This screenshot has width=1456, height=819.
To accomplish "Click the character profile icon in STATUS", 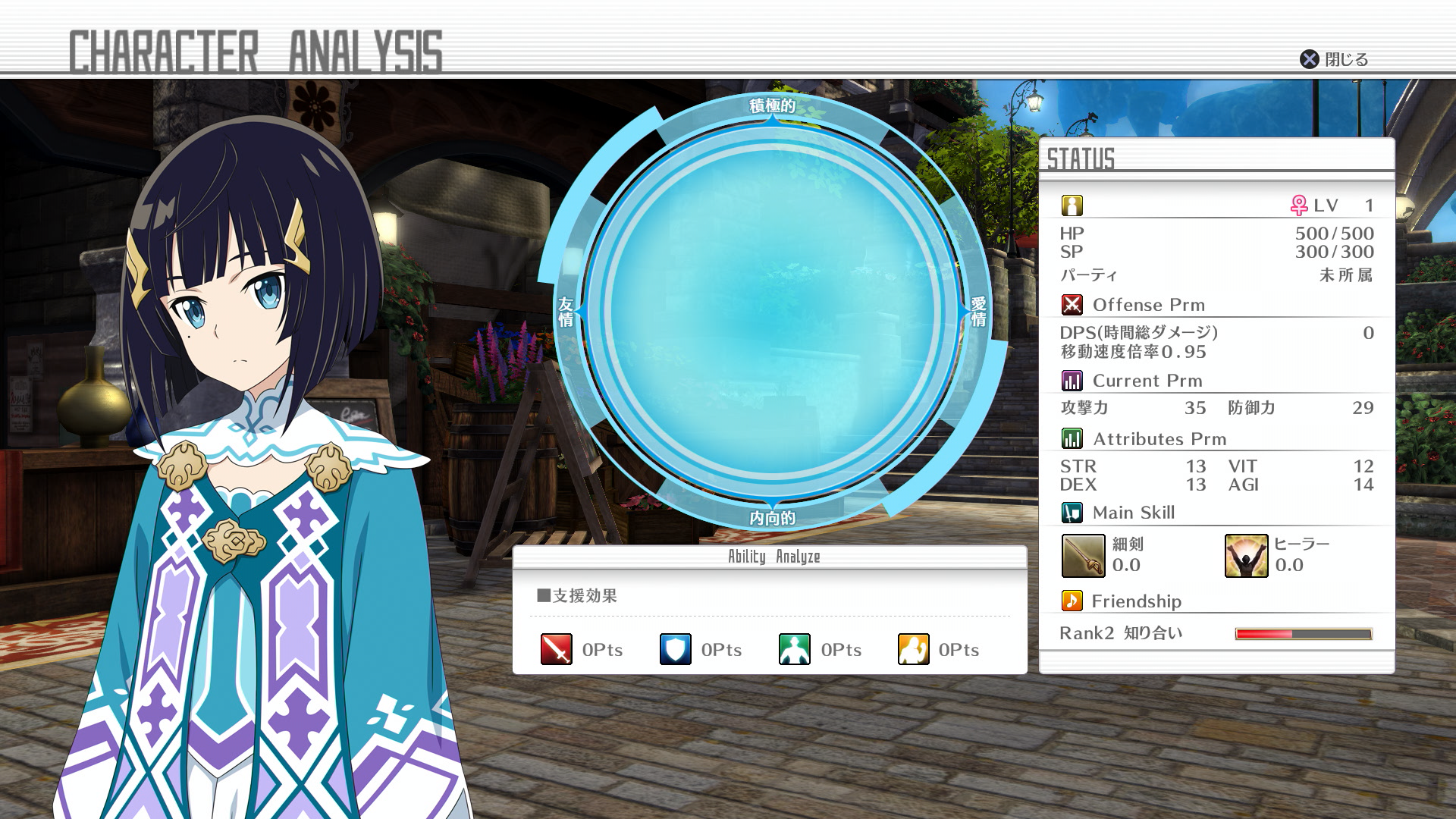I will coord(1071,203).
